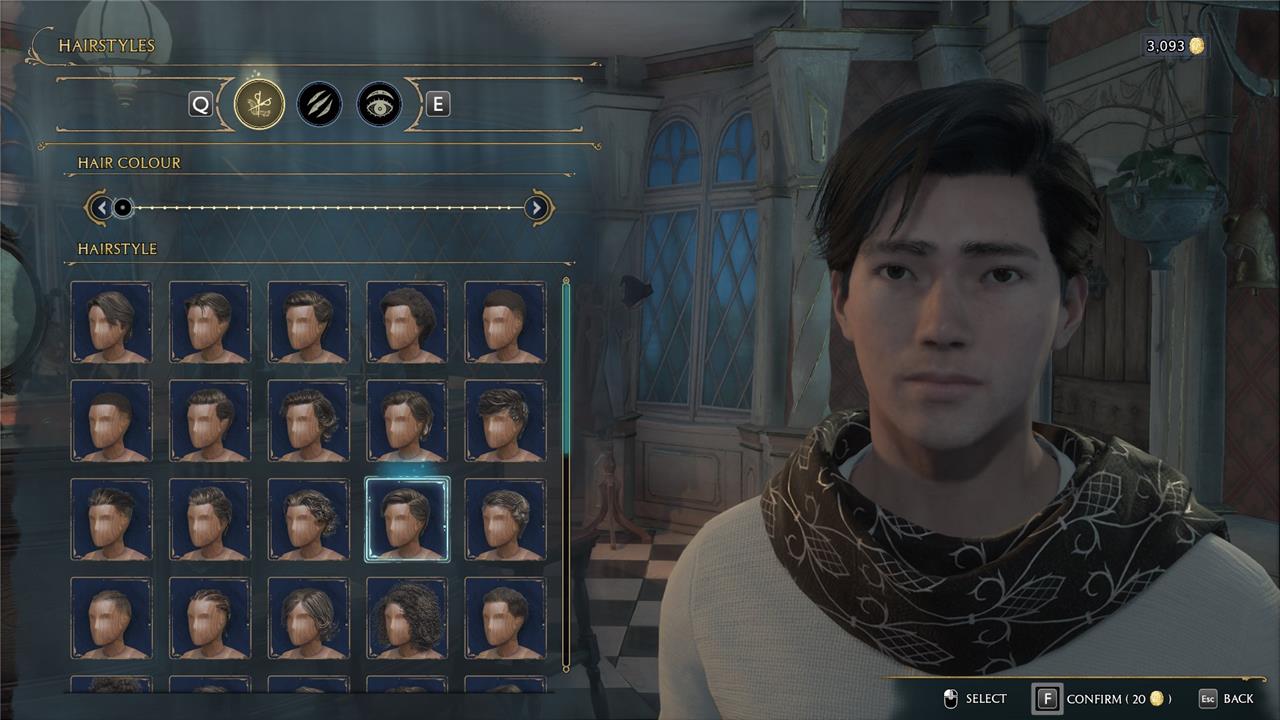Set the hair colour slider handle
The width and height of the screenshot is (1280, 720).
[x=123, y=208]
